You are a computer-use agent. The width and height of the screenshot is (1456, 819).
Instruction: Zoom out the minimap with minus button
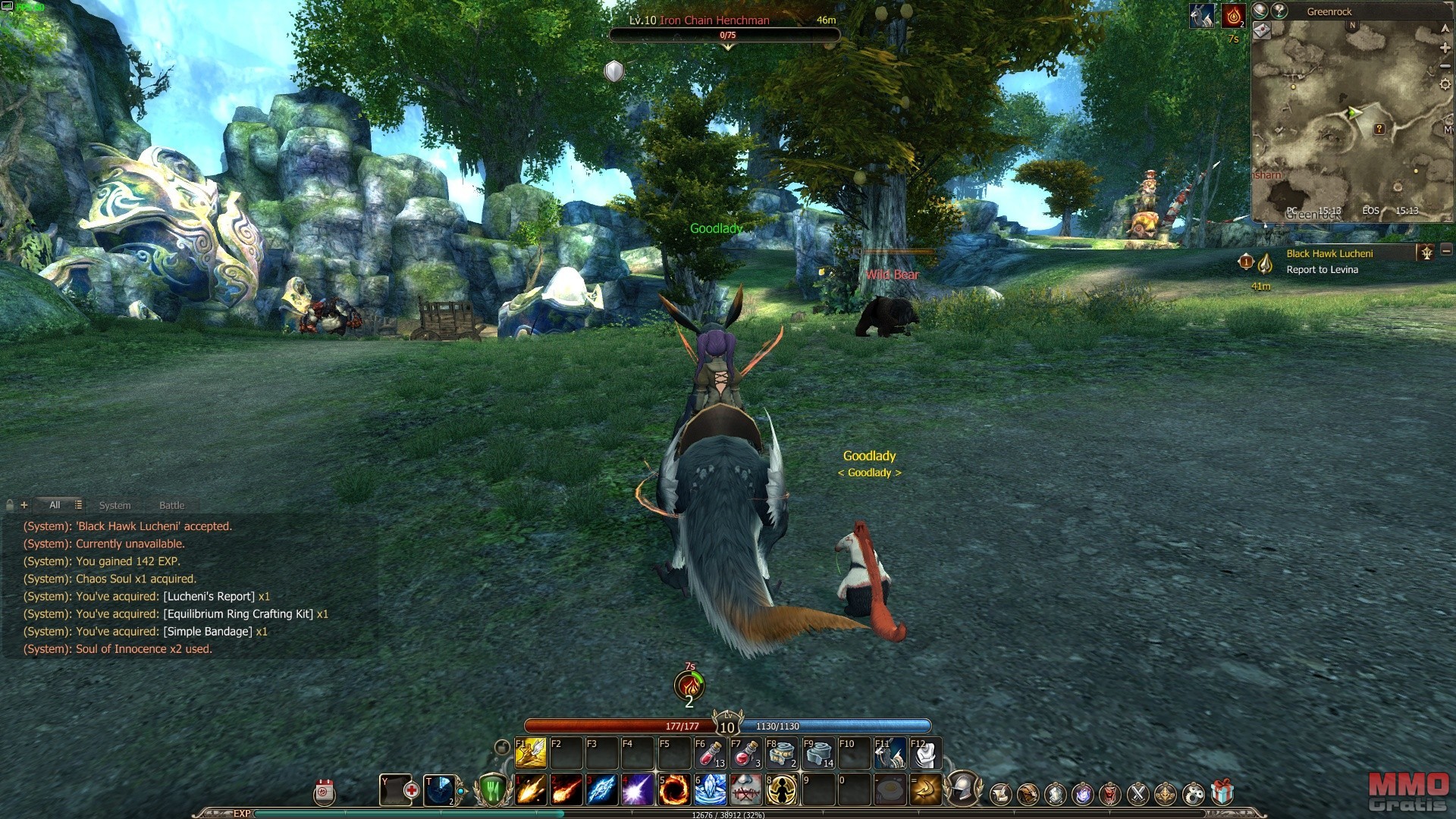click(x=1445, y=66)
